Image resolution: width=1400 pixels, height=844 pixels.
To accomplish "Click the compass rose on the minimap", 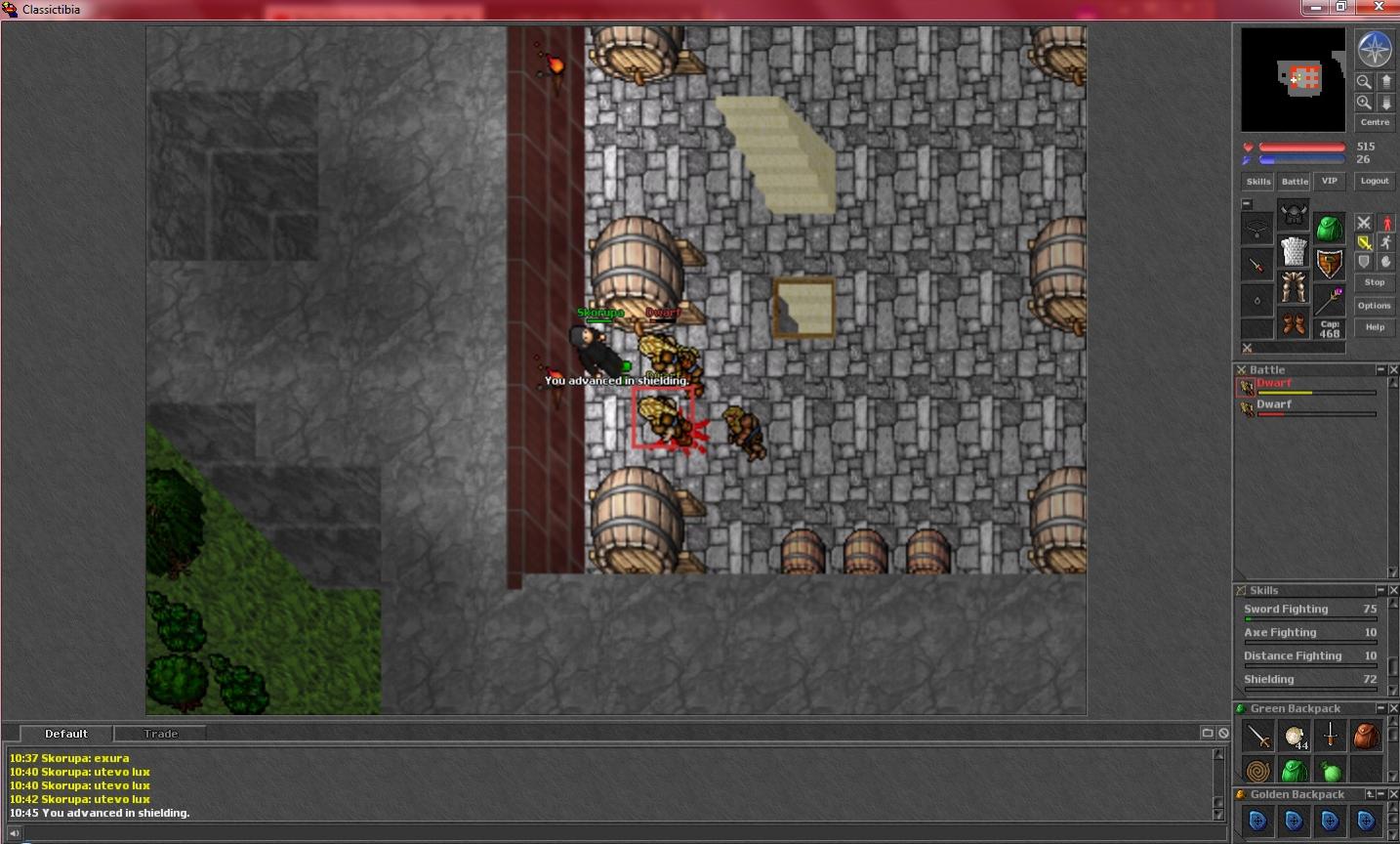I will (x=1375, y=50).
